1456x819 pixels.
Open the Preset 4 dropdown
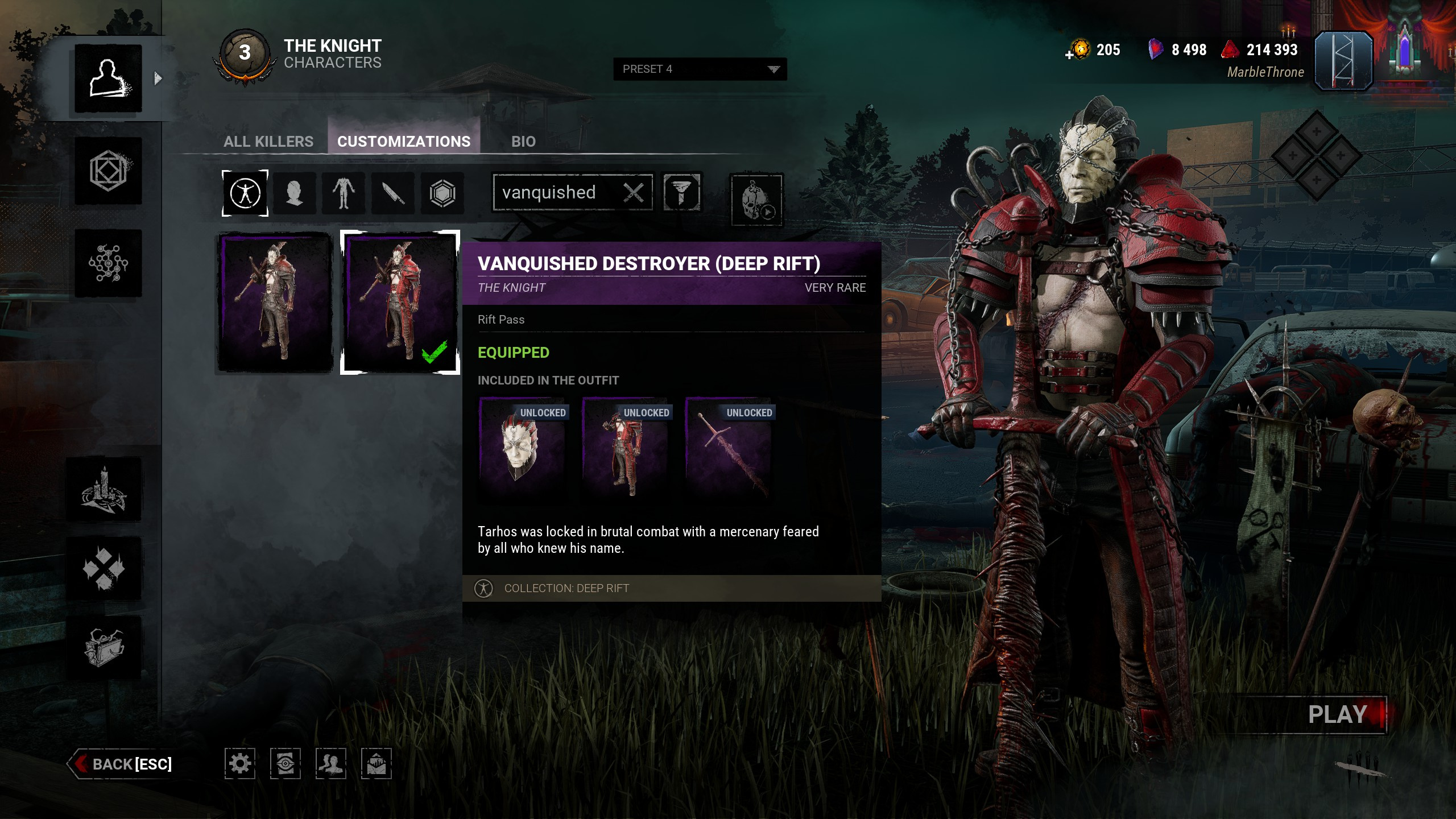(700, 69)
